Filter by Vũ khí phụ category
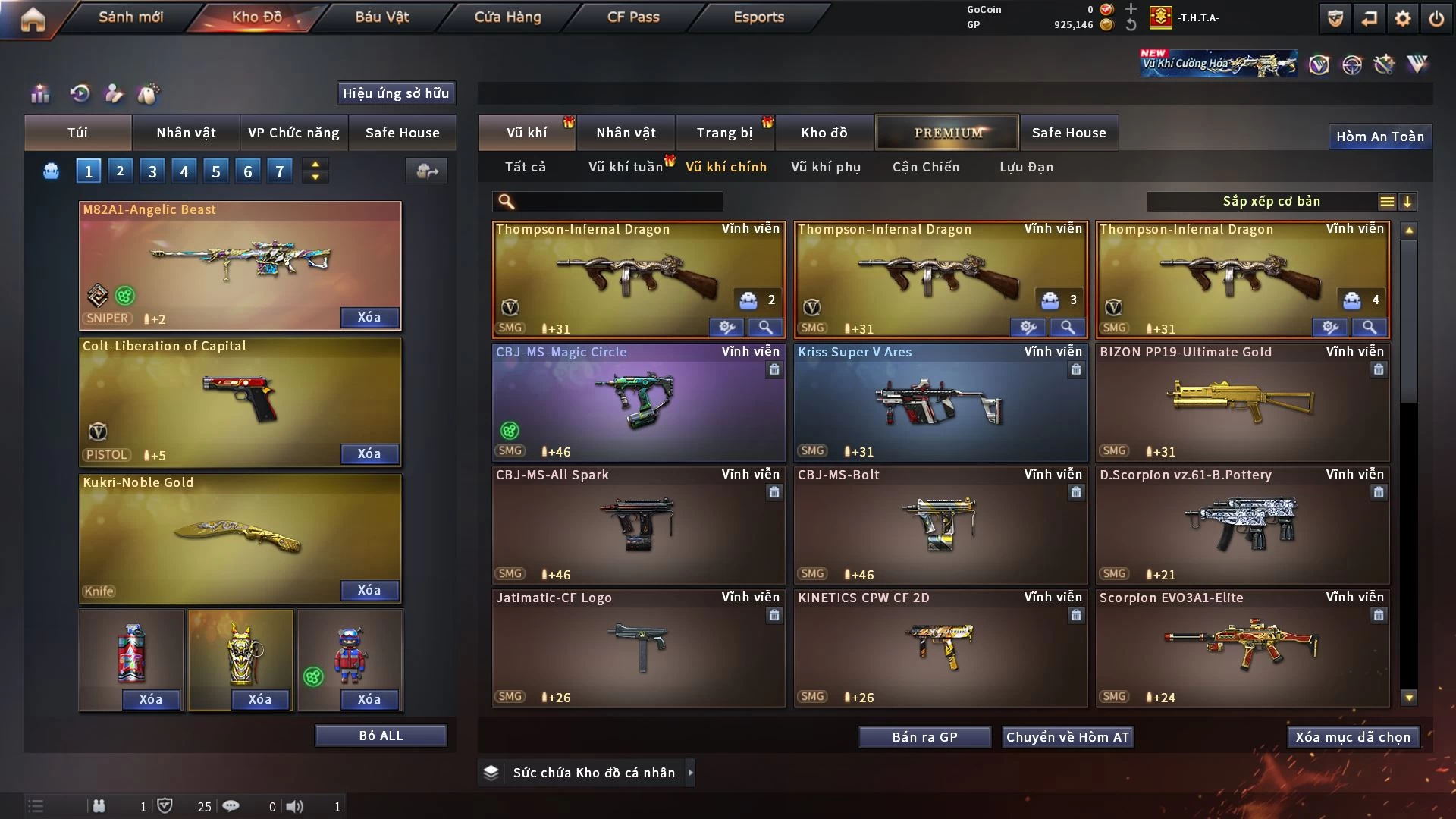1456x819 pixels. [x=826, y=167]
